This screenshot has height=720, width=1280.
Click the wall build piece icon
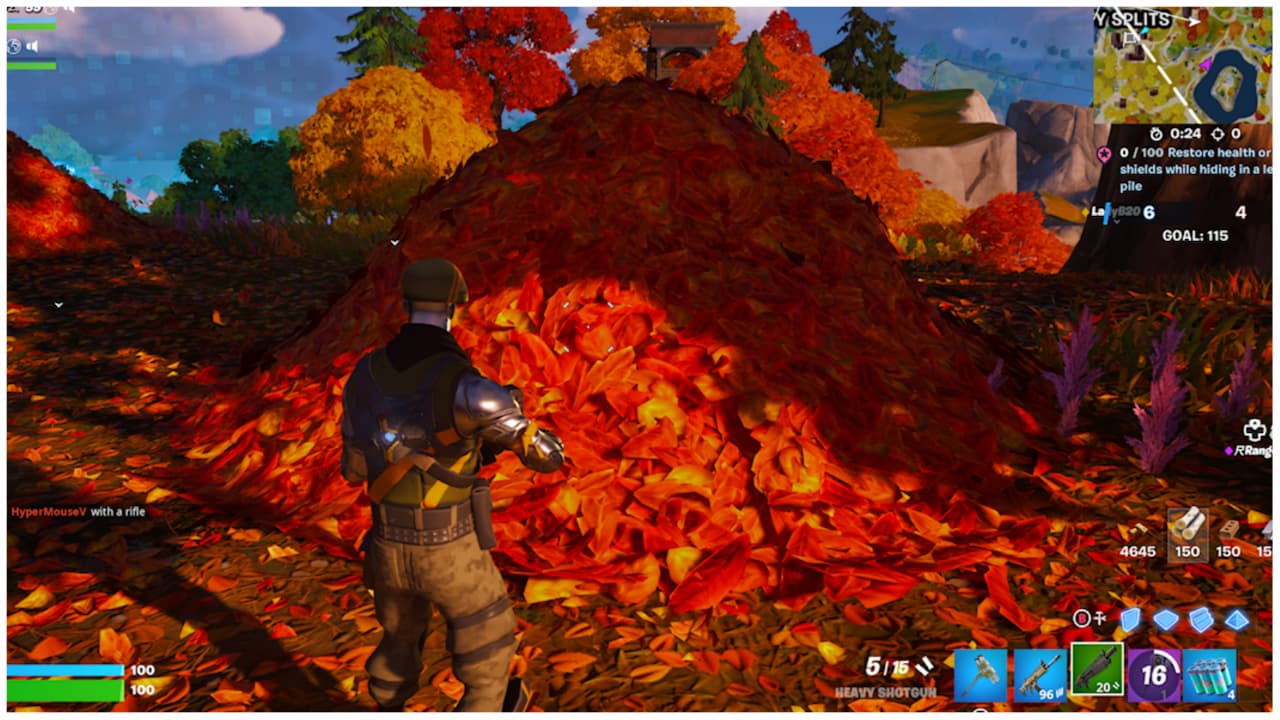click(x=1131, y=620)
